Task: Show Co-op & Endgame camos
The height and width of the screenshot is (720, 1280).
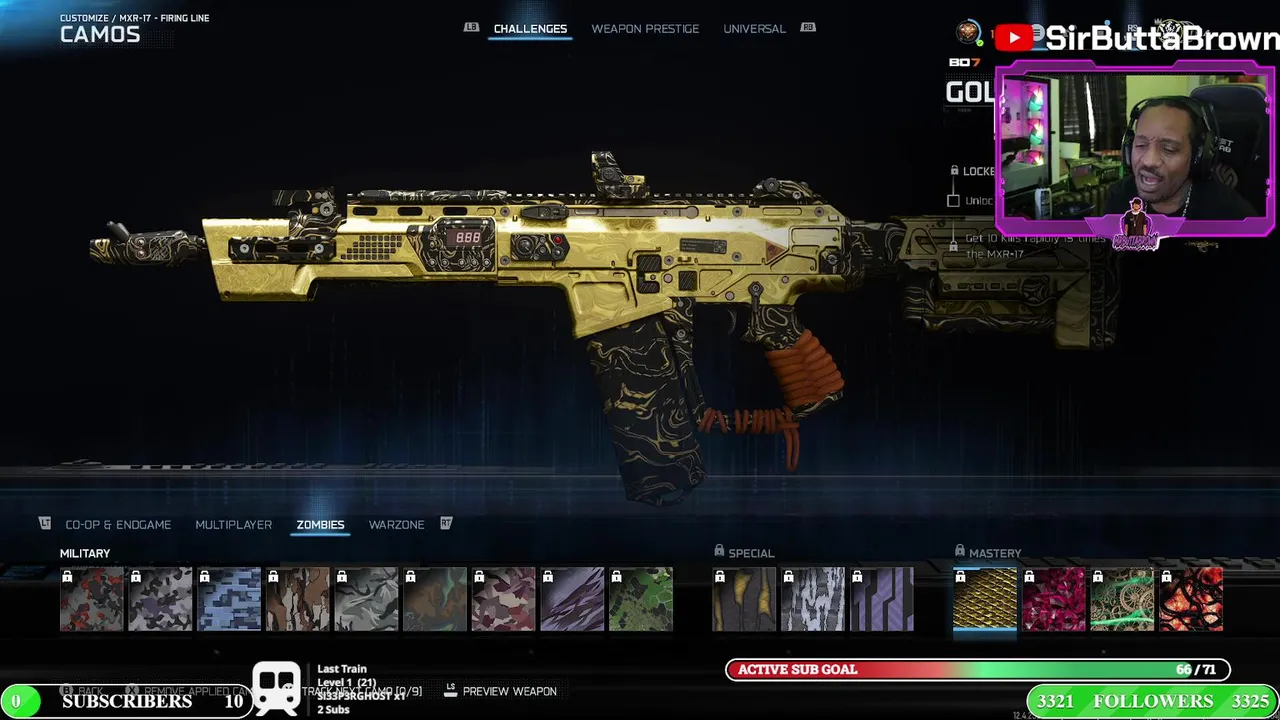Action: pyautogui.click(x=118, y=524)
